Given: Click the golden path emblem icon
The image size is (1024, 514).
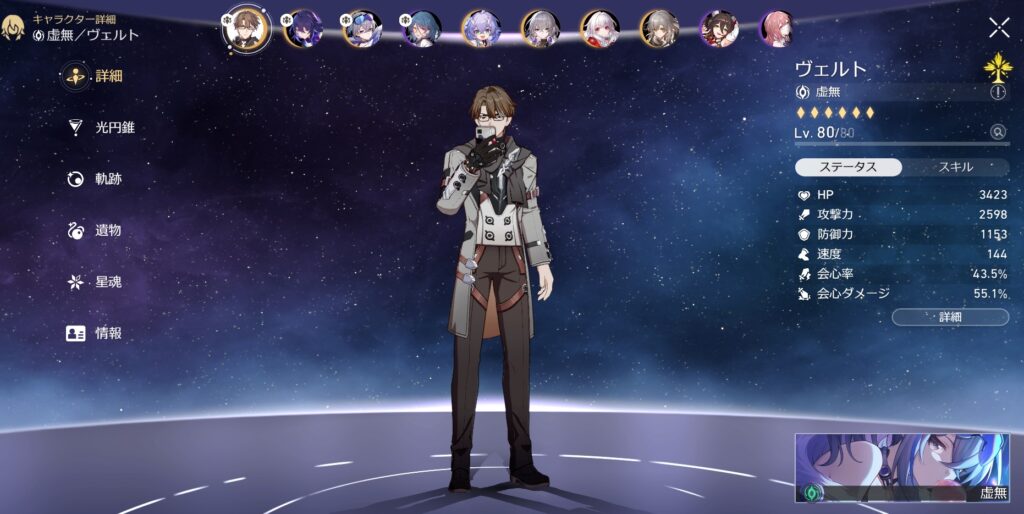Looking at the screenshot, I should pos(997,66).
